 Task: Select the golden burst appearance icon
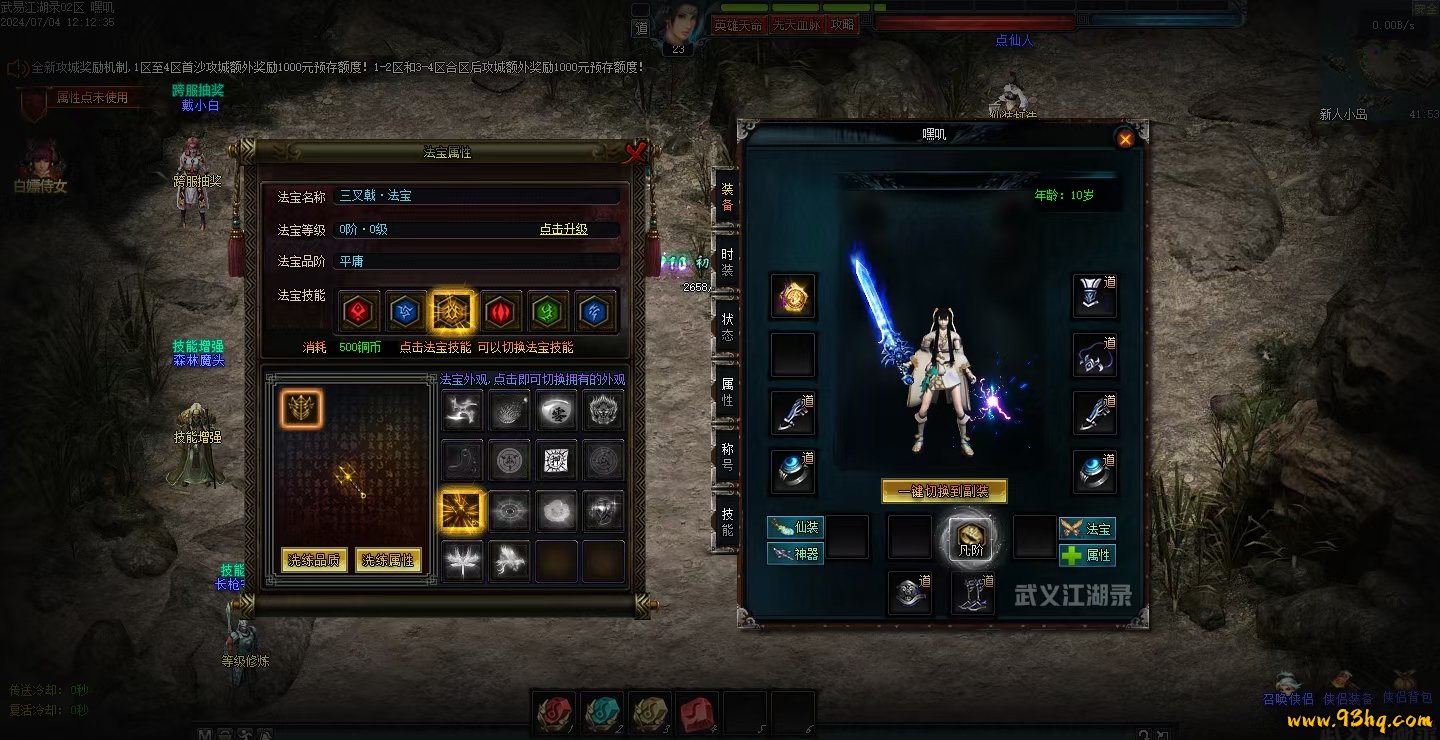461,511
